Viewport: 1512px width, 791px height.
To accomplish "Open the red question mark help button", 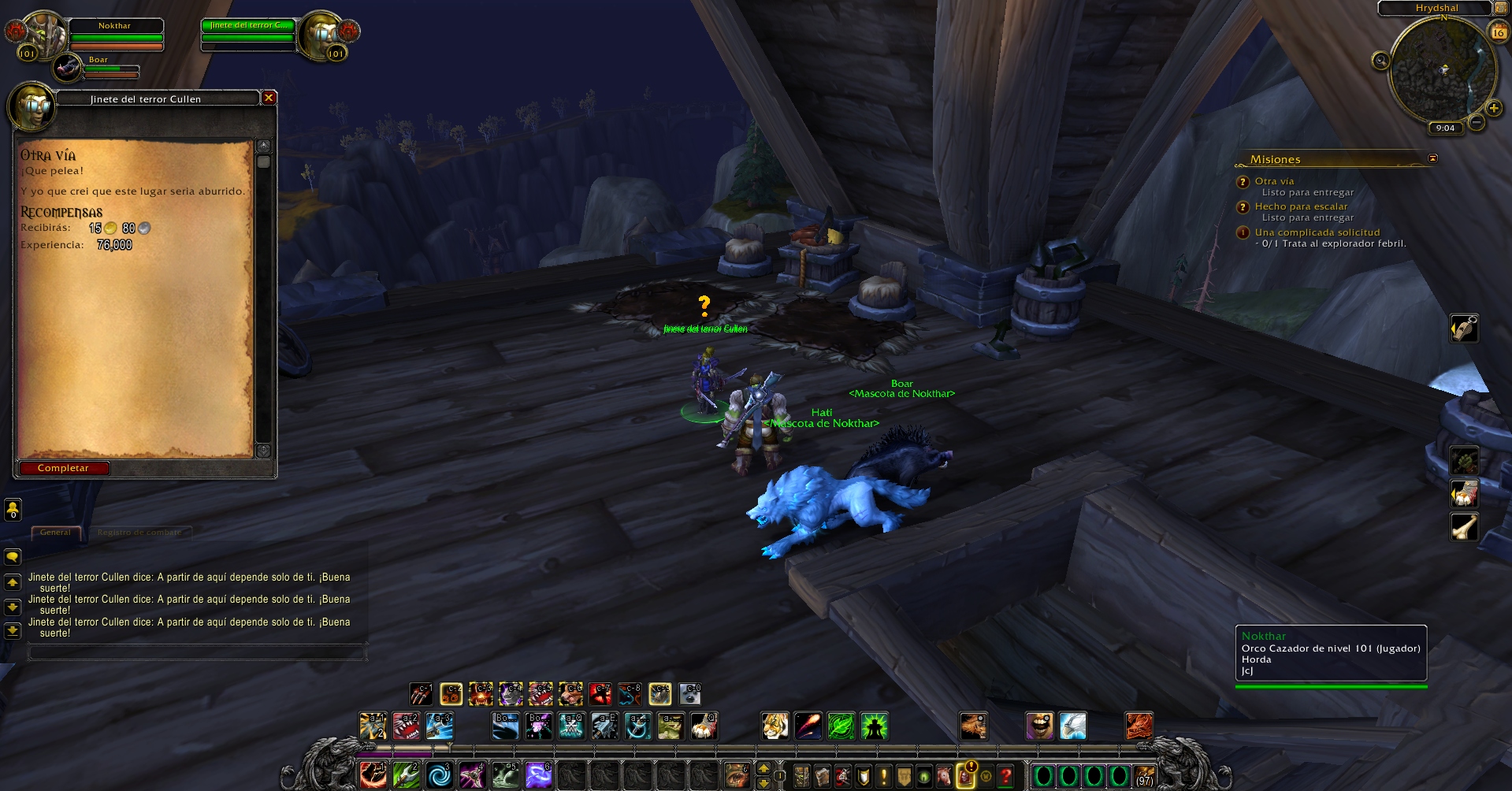I will click(x=1005, y=777).
